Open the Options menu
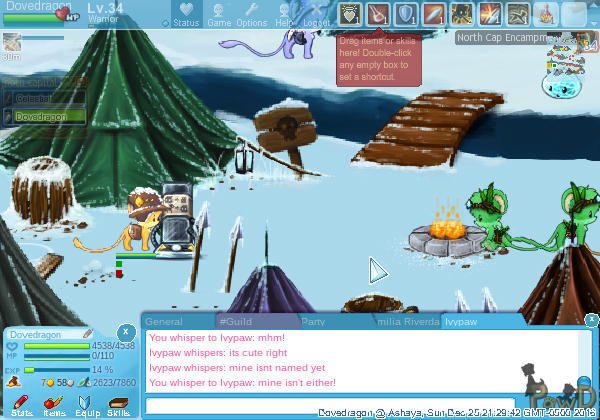 [x=251, y=16]
